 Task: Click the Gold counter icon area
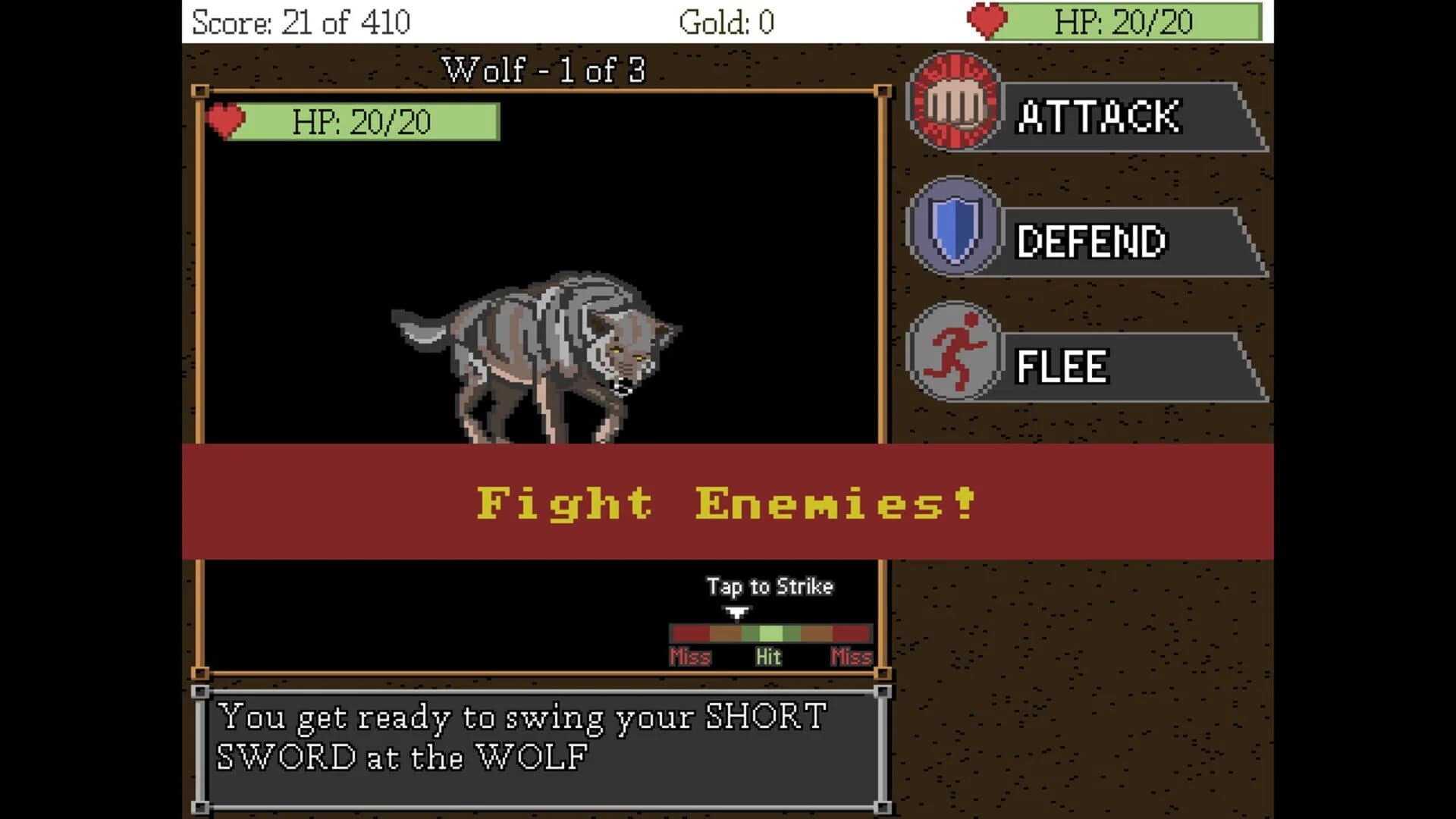pyautogui.click(x=720, y=22)
